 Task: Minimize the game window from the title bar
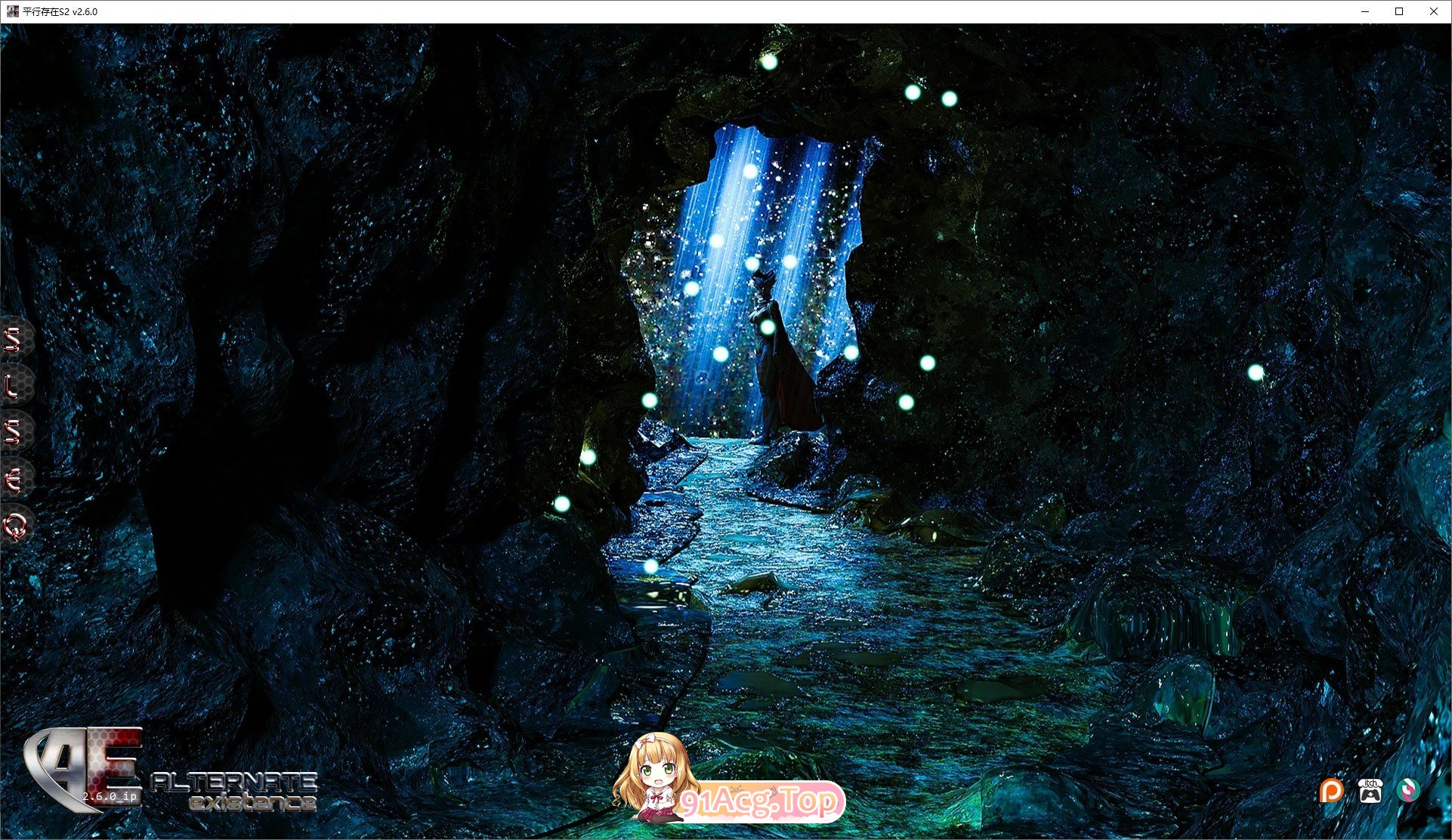tap(1364, 11)
